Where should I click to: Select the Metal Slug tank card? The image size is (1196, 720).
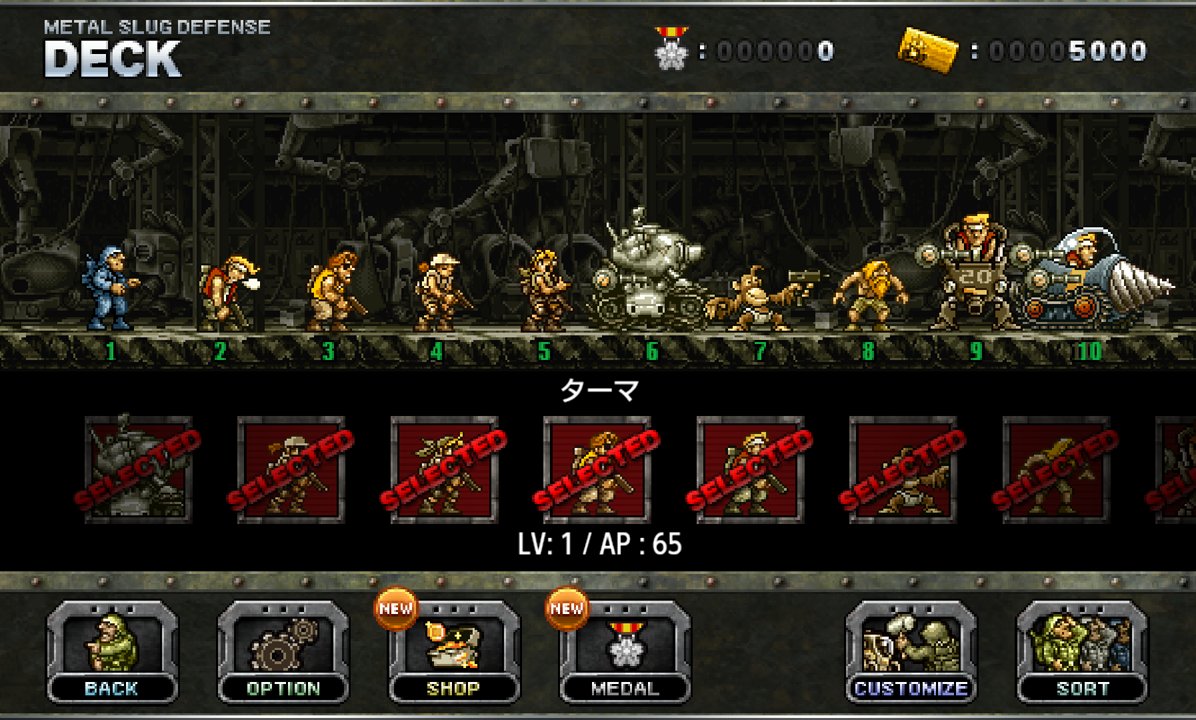[137, 469]
